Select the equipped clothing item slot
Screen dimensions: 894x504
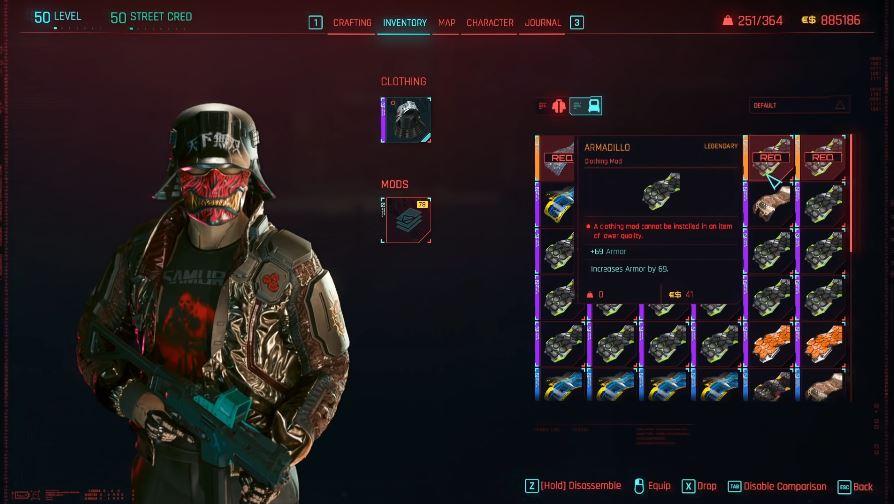click(x=406, y=120)
